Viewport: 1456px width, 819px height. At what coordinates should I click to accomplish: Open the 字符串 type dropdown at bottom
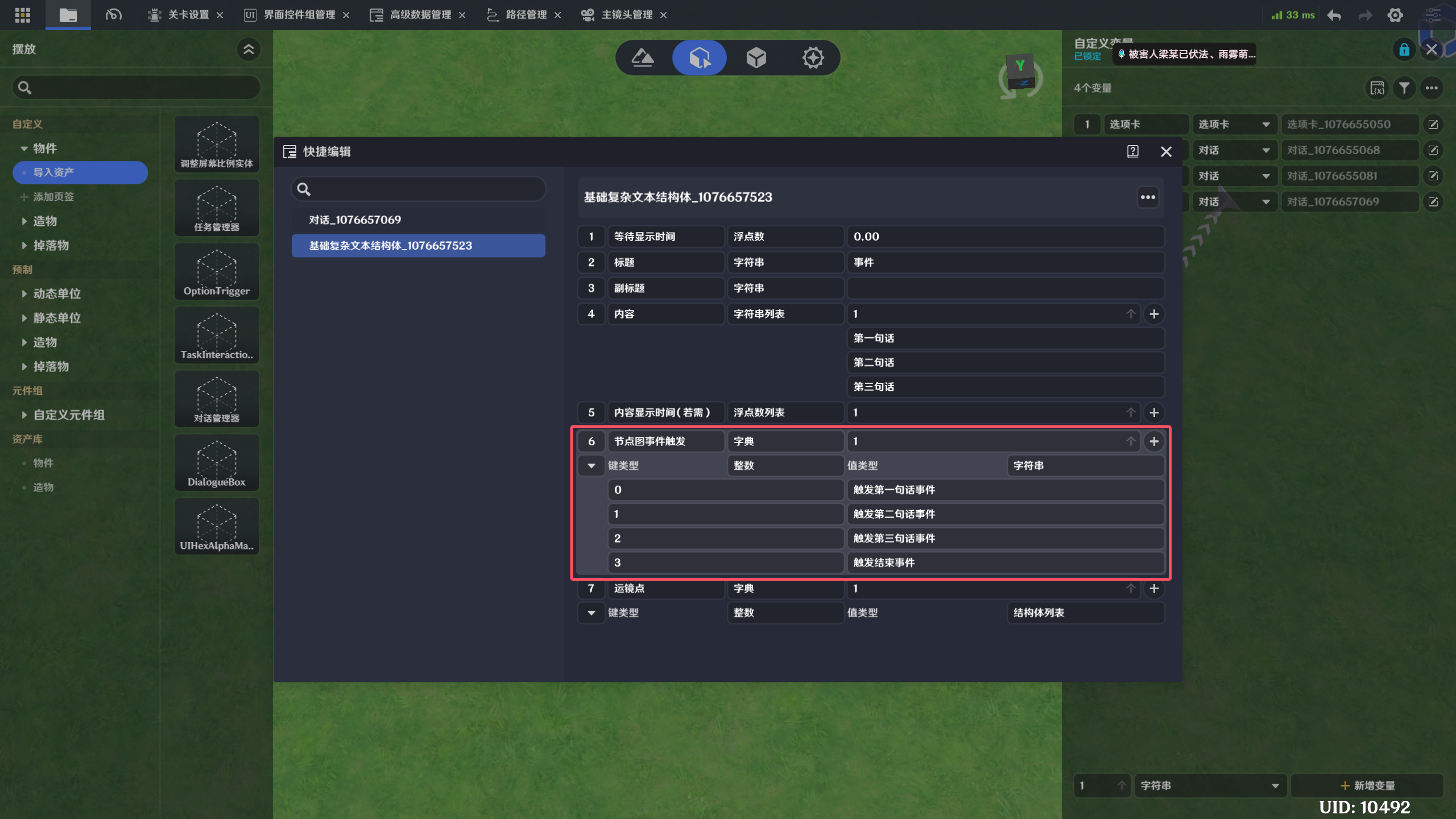pyautogui.click(x=1209, y=785)
